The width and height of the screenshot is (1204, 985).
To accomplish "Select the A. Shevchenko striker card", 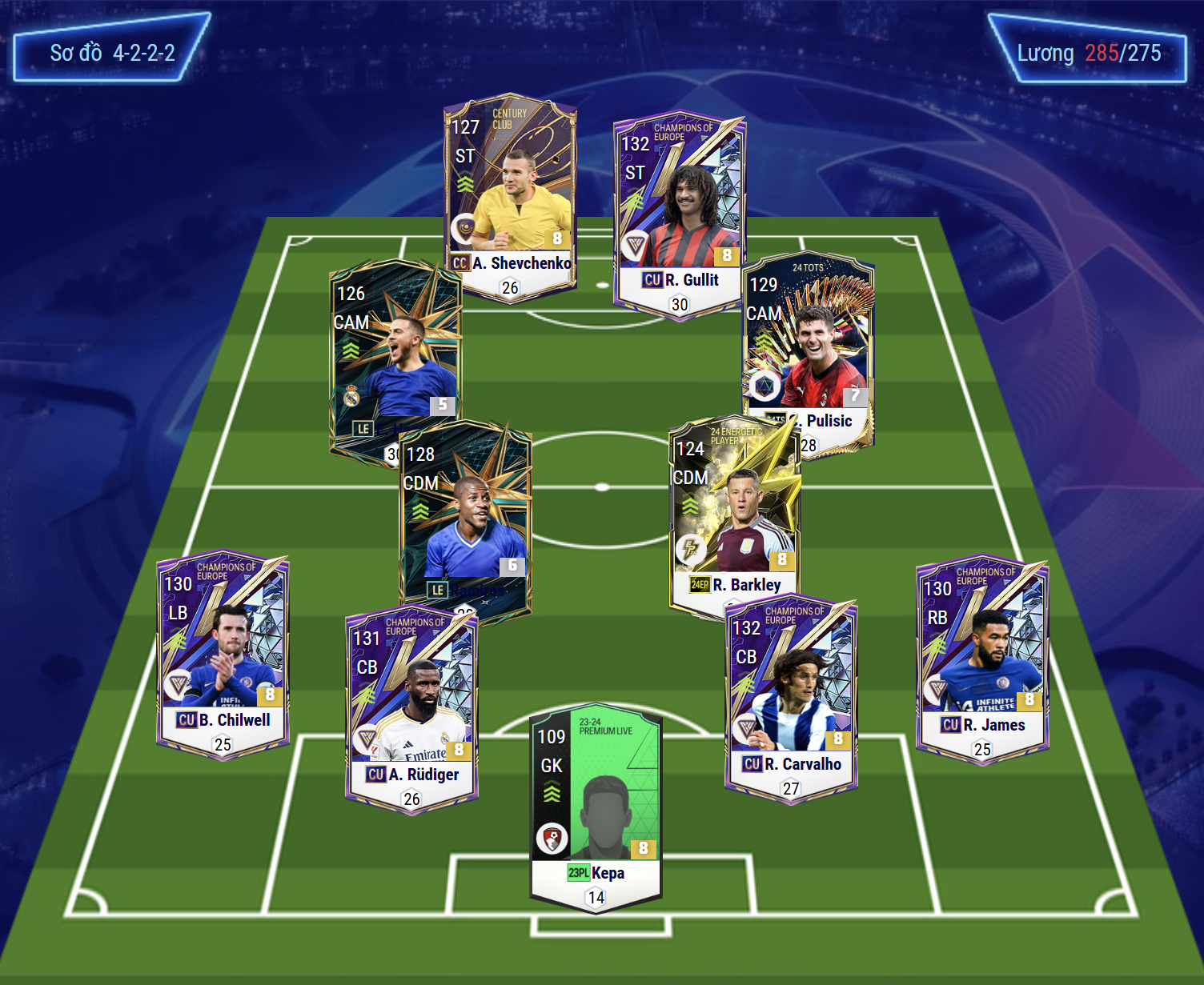I will 510,192.
